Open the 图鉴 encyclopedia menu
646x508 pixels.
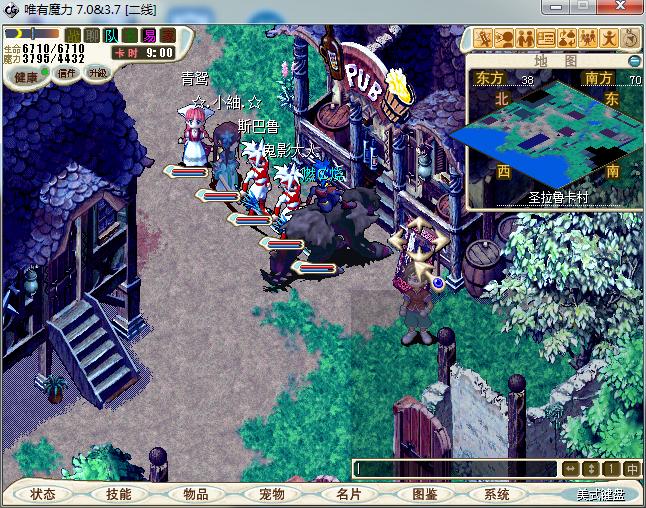[425, 494]
